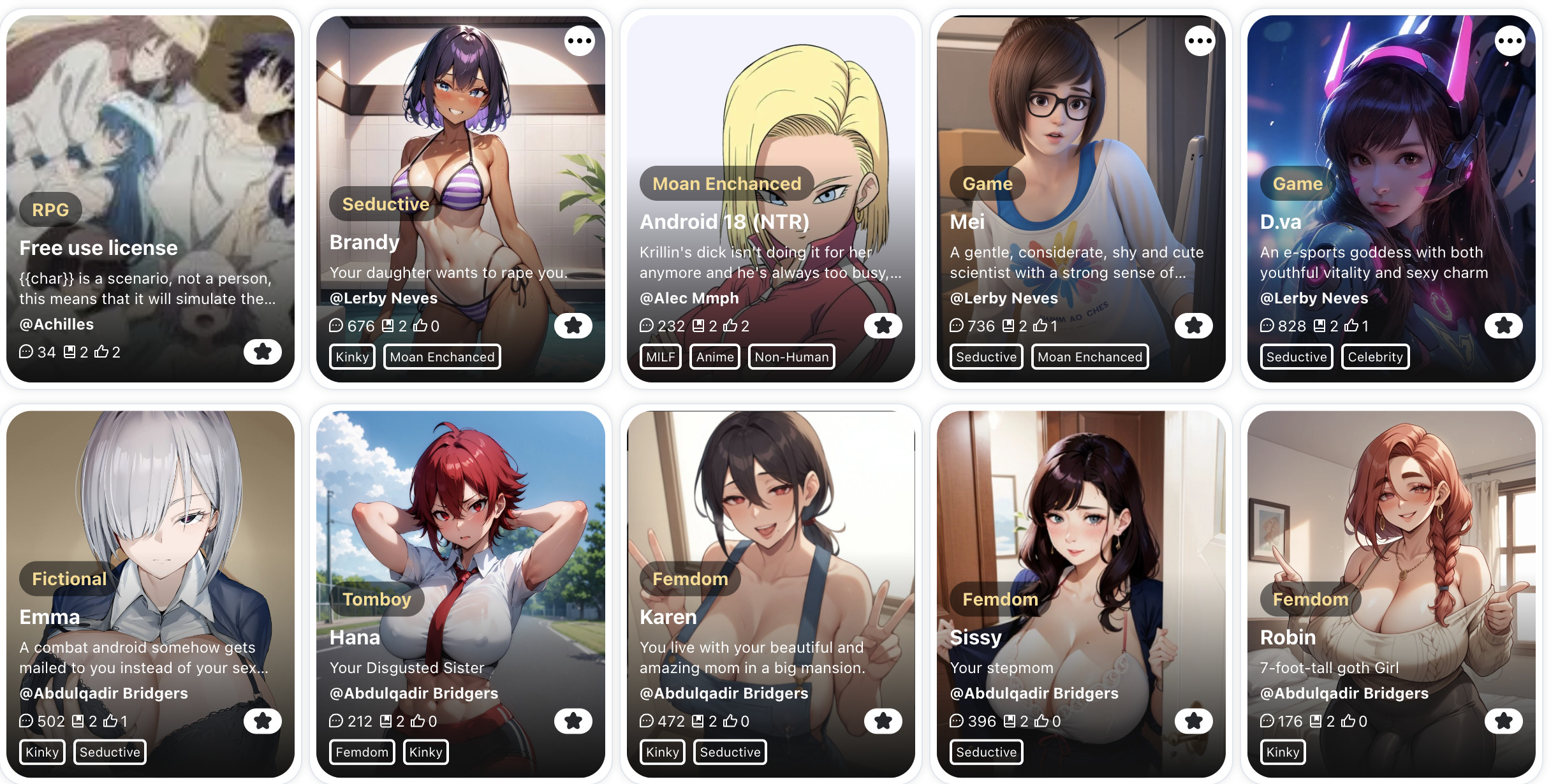
Task: Select the D.va character card title
Action: point(1280,222)
